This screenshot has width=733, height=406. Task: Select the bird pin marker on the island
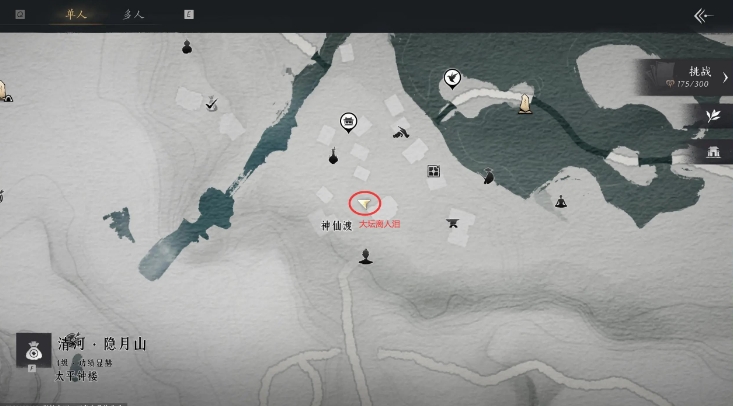point(452,78)
